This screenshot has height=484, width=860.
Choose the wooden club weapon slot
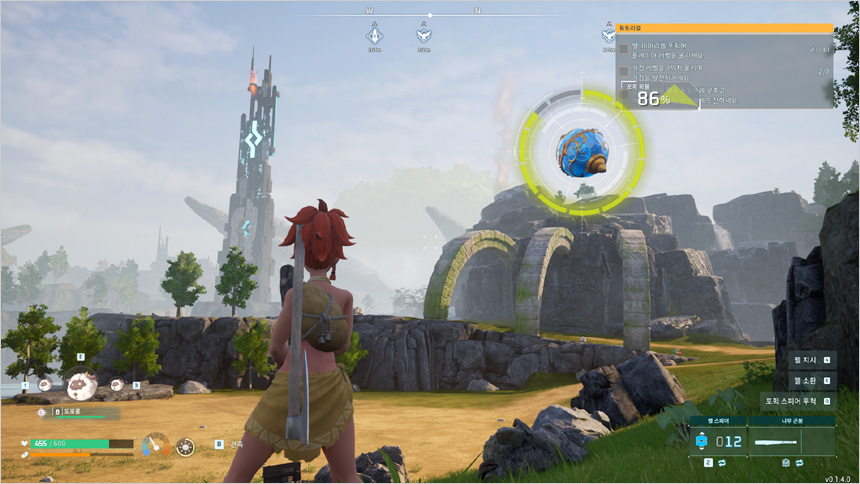[x=790, y=440]
